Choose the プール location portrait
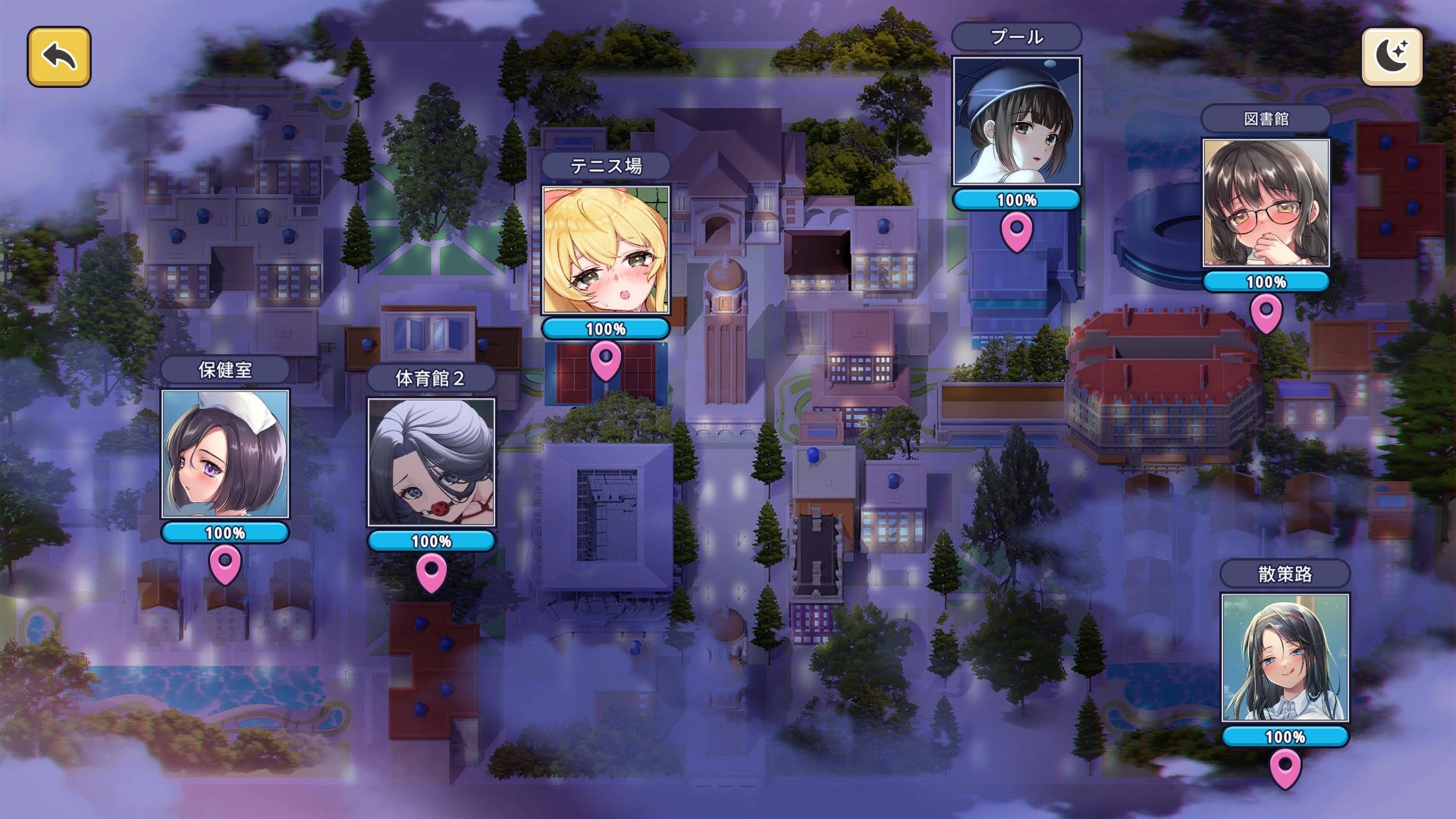 (x=1016, y=121)
